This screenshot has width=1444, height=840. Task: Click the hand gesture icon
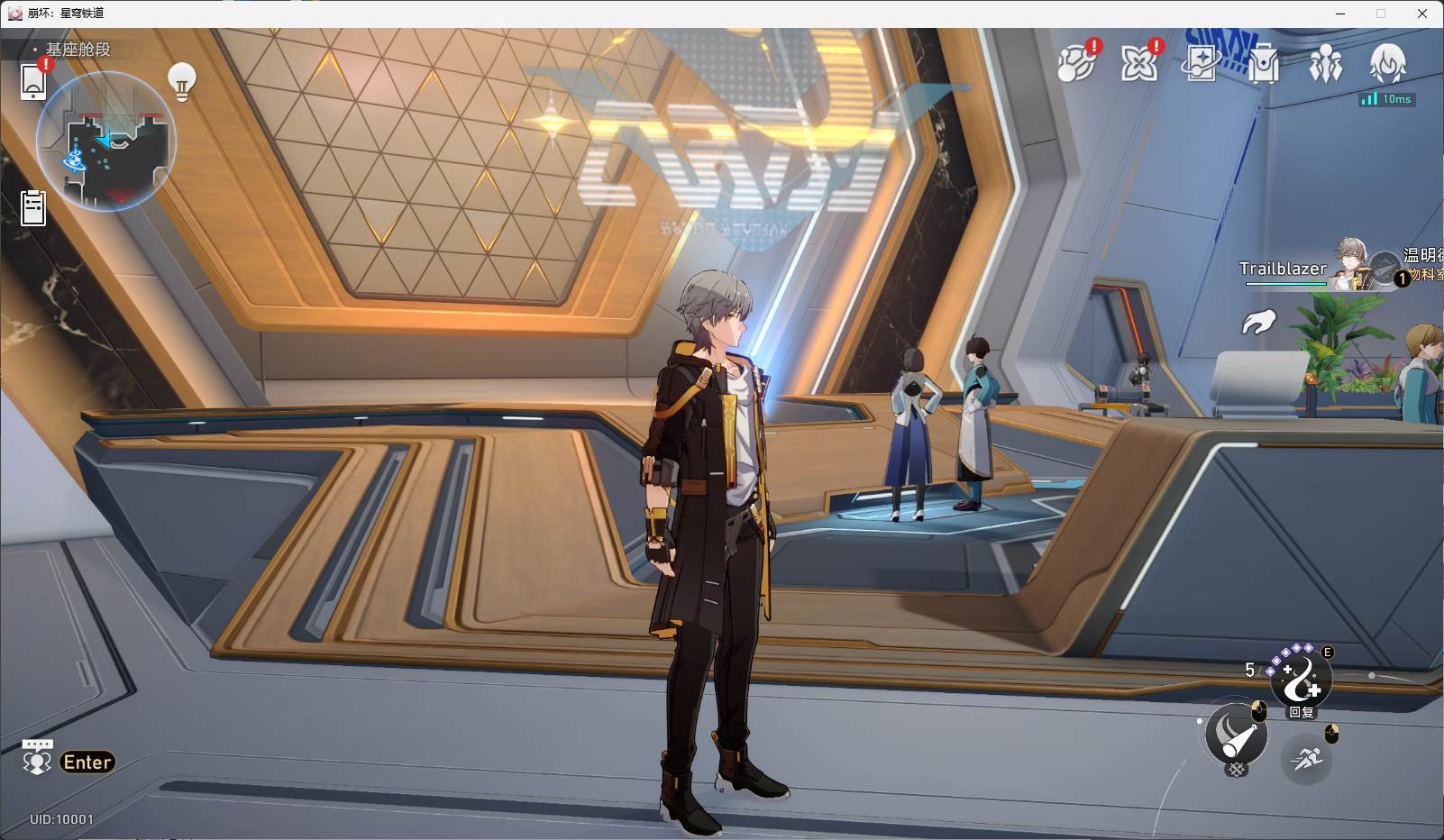[x=1259, y=321]
